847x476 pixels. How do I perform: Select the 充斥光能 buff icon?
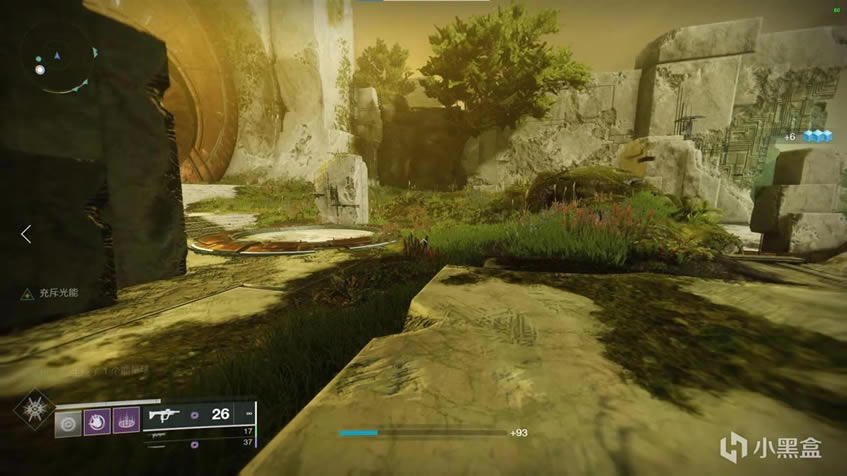(x=29, y=296)
